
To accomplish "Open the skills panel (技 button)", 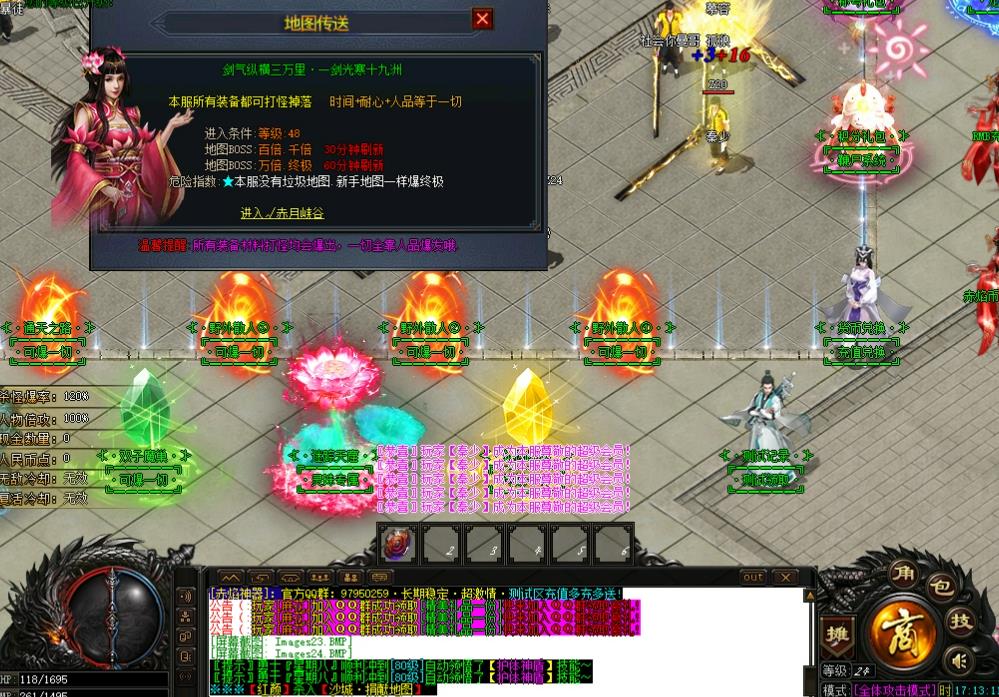I will pos(959,621).
